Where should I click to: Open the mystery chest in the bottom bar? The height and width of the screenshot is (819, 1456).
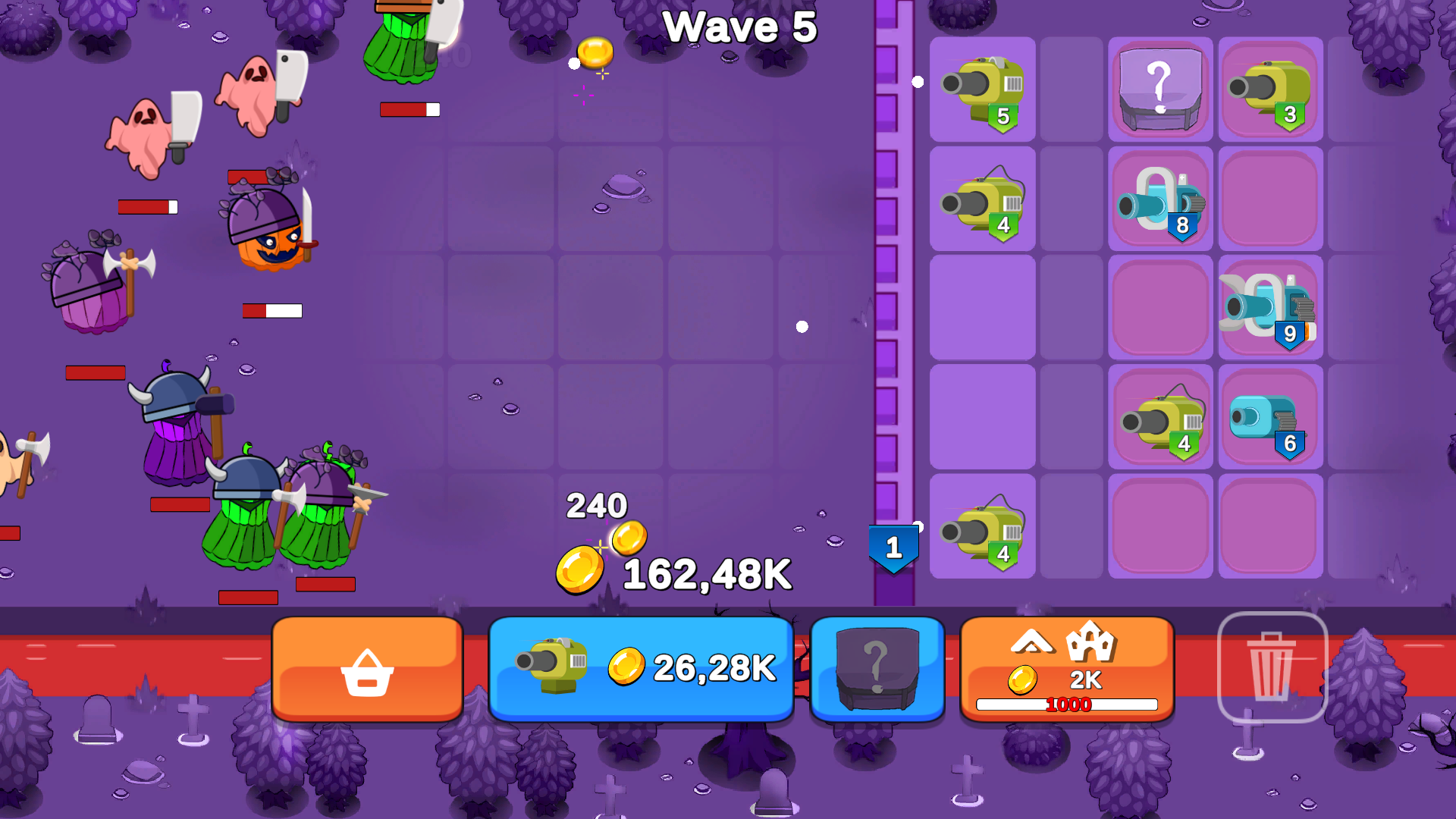tap(877, 669)
